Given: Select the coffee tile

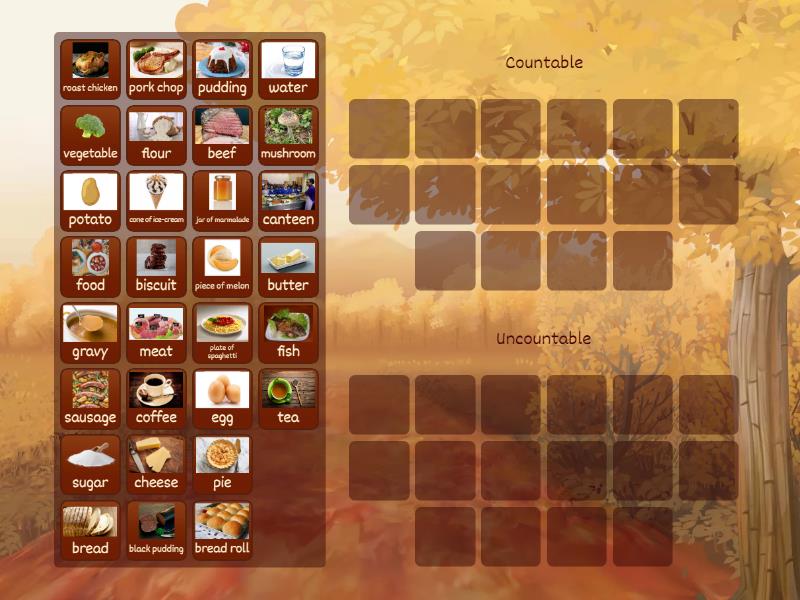Looking at the screenshot, I should coord(156,399).
